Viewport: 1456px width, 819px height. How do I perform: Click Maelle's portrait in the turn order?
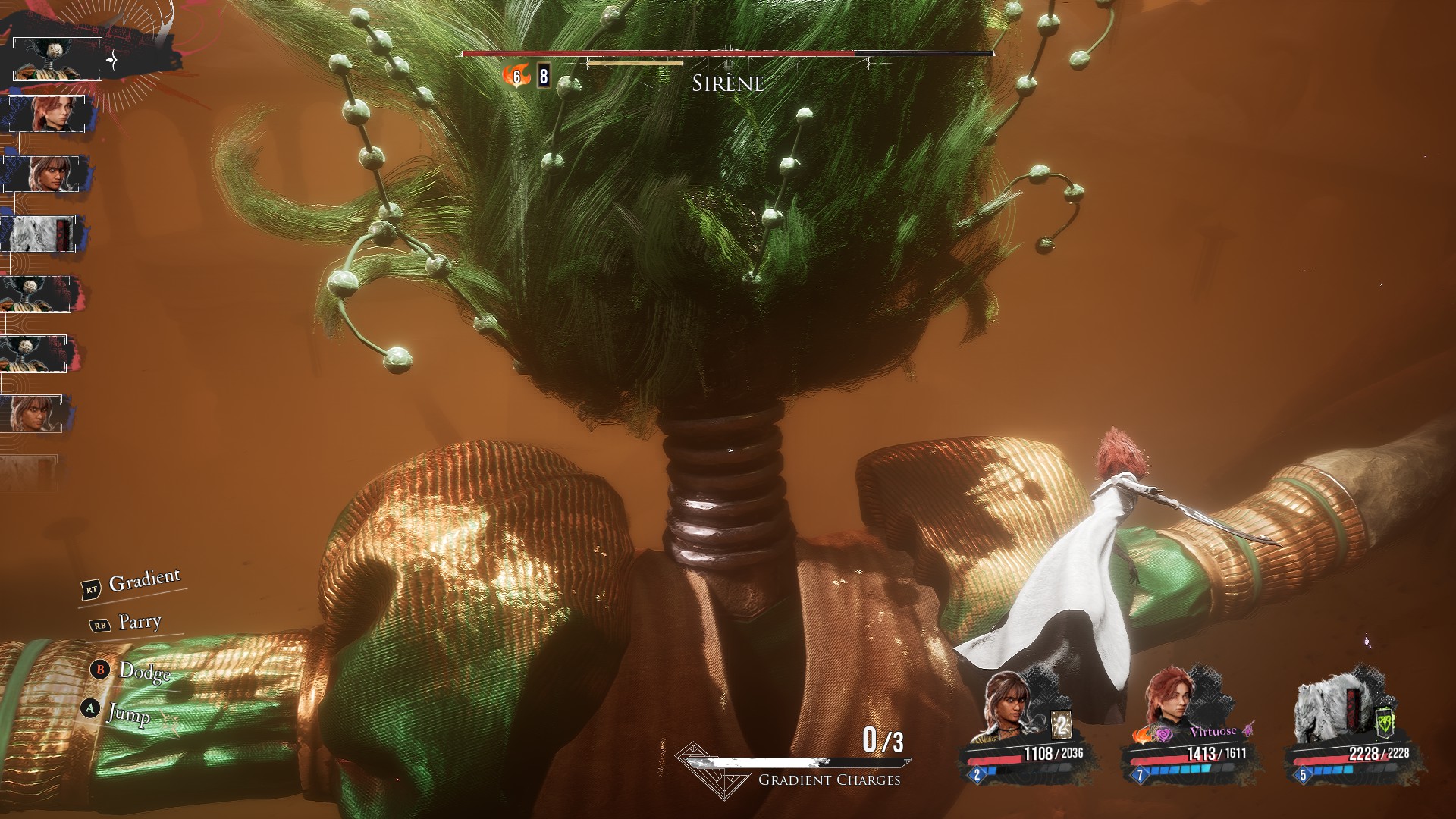(47, 115)
